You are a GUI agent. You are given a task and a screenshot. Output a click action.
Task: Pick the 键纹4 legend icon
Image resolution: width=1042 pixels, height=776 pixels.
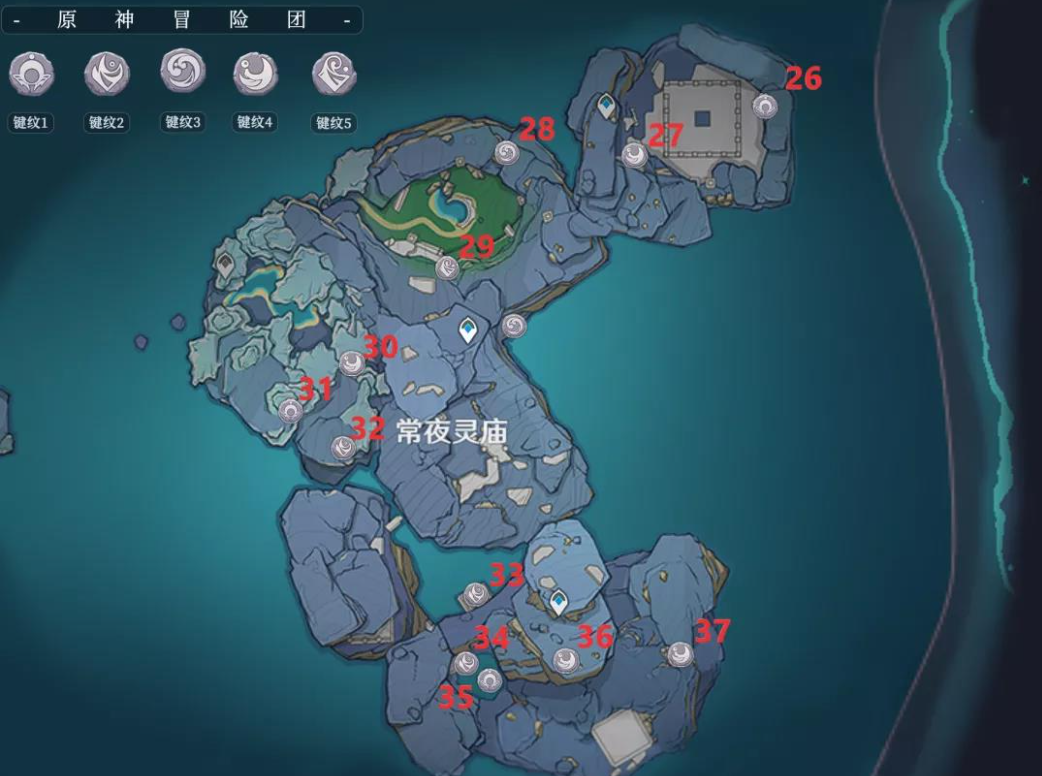(255, 73)
